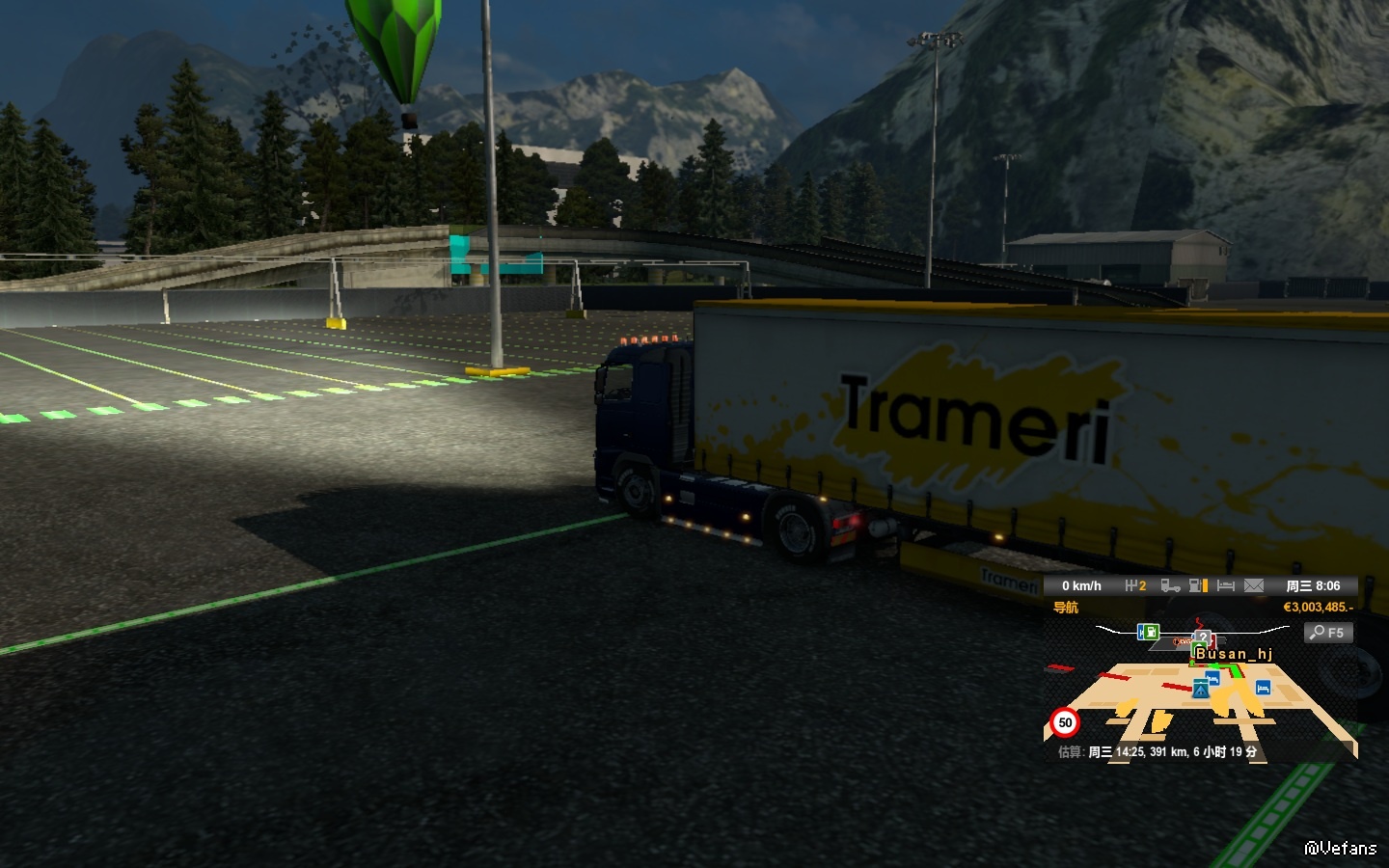Click the Busan_hj label on the minimap
Screen dimensions: 1389x868
click(x=1234, y=654)
